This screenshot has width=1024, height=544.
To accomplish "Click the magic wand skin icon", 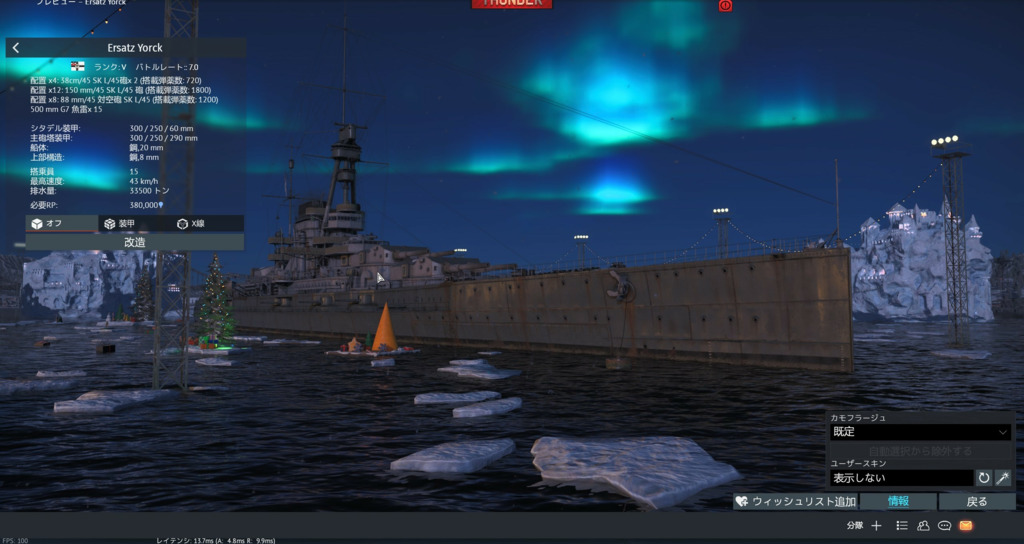I will pyautogui.click(x=1003, y=478).
